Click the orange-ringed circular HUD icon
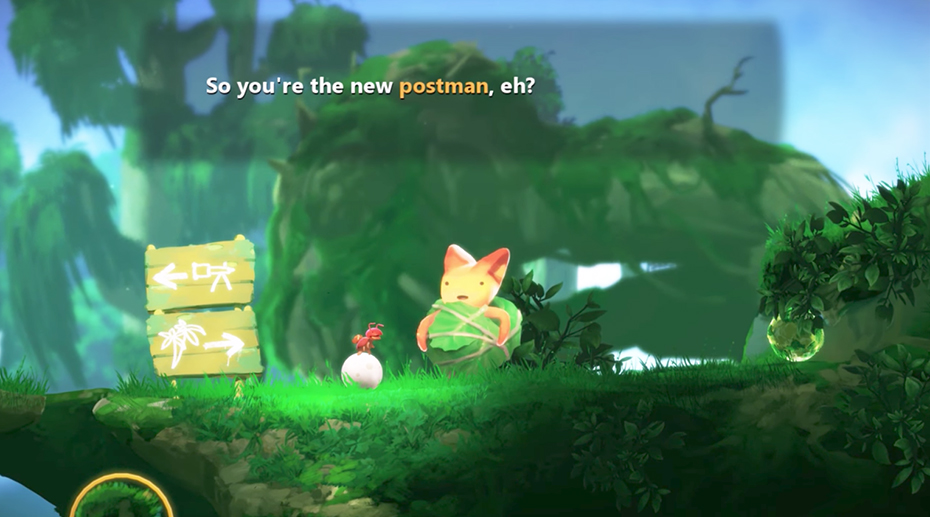The image size is (930, 517). click(122, 500)
